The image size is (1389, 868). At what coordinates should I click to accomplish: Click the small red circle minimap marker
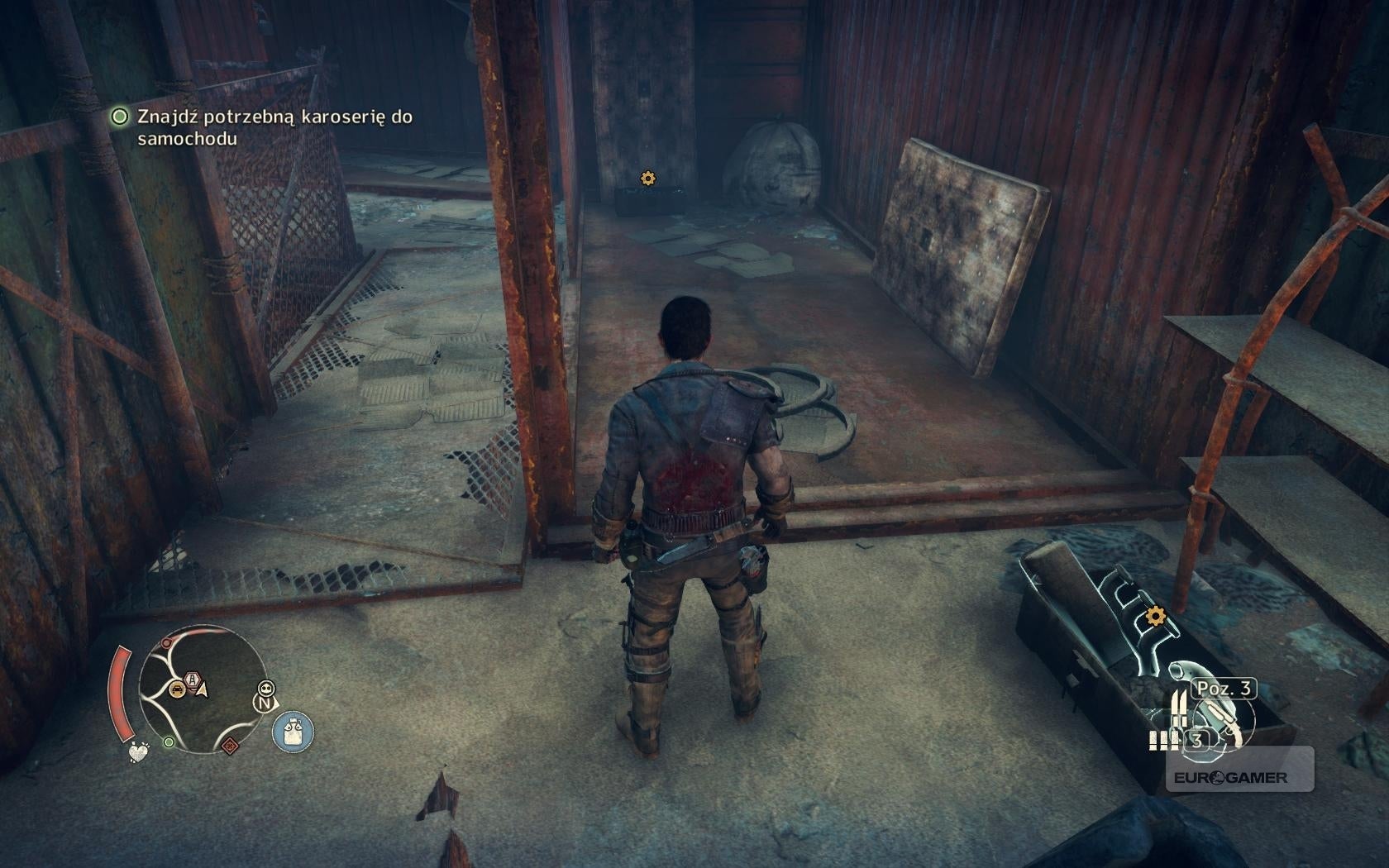[167, 641]
